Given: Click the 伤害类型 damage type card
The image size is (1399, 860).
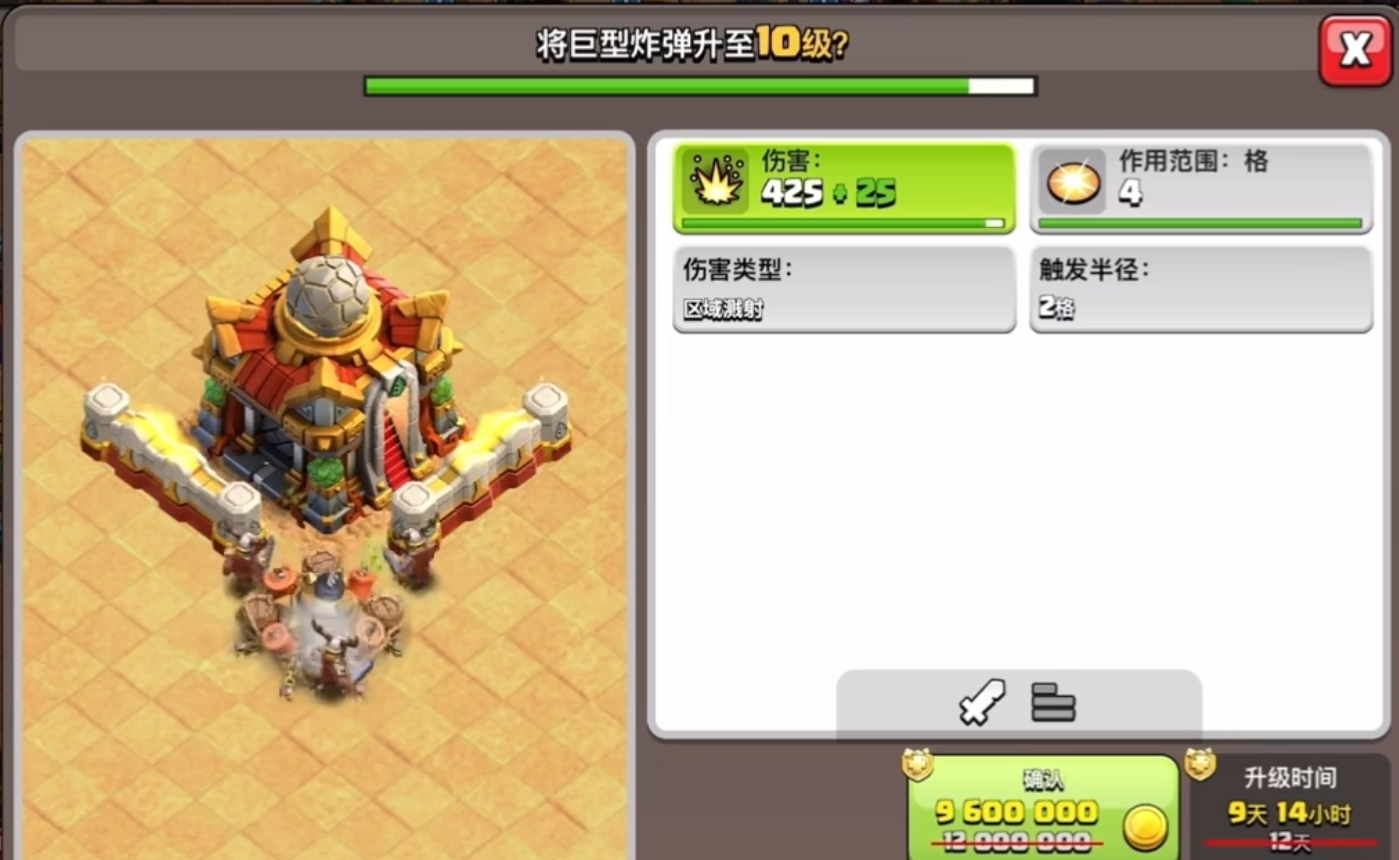Looking at the screenshot, I should click(x=844, y=289).
